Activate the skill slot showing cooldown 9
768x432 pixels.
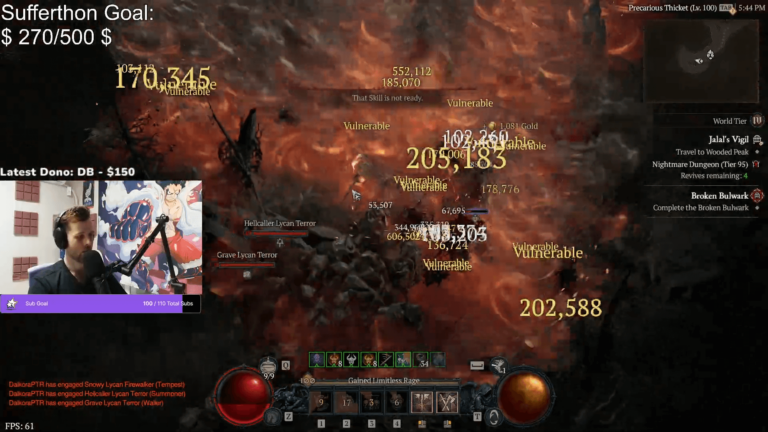[321, 402]
